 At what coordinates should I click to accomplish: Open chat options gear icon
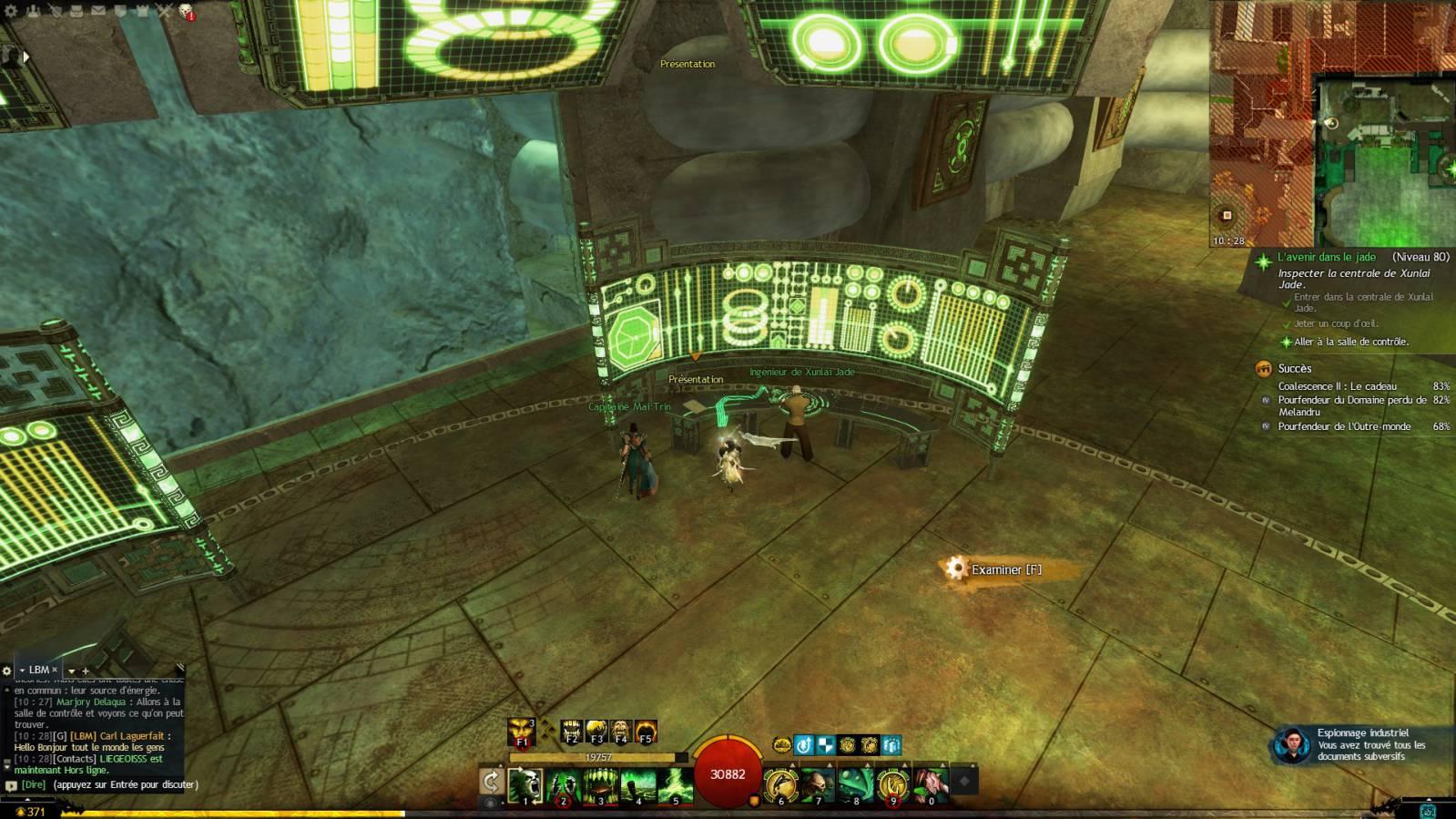pos(7,671)
